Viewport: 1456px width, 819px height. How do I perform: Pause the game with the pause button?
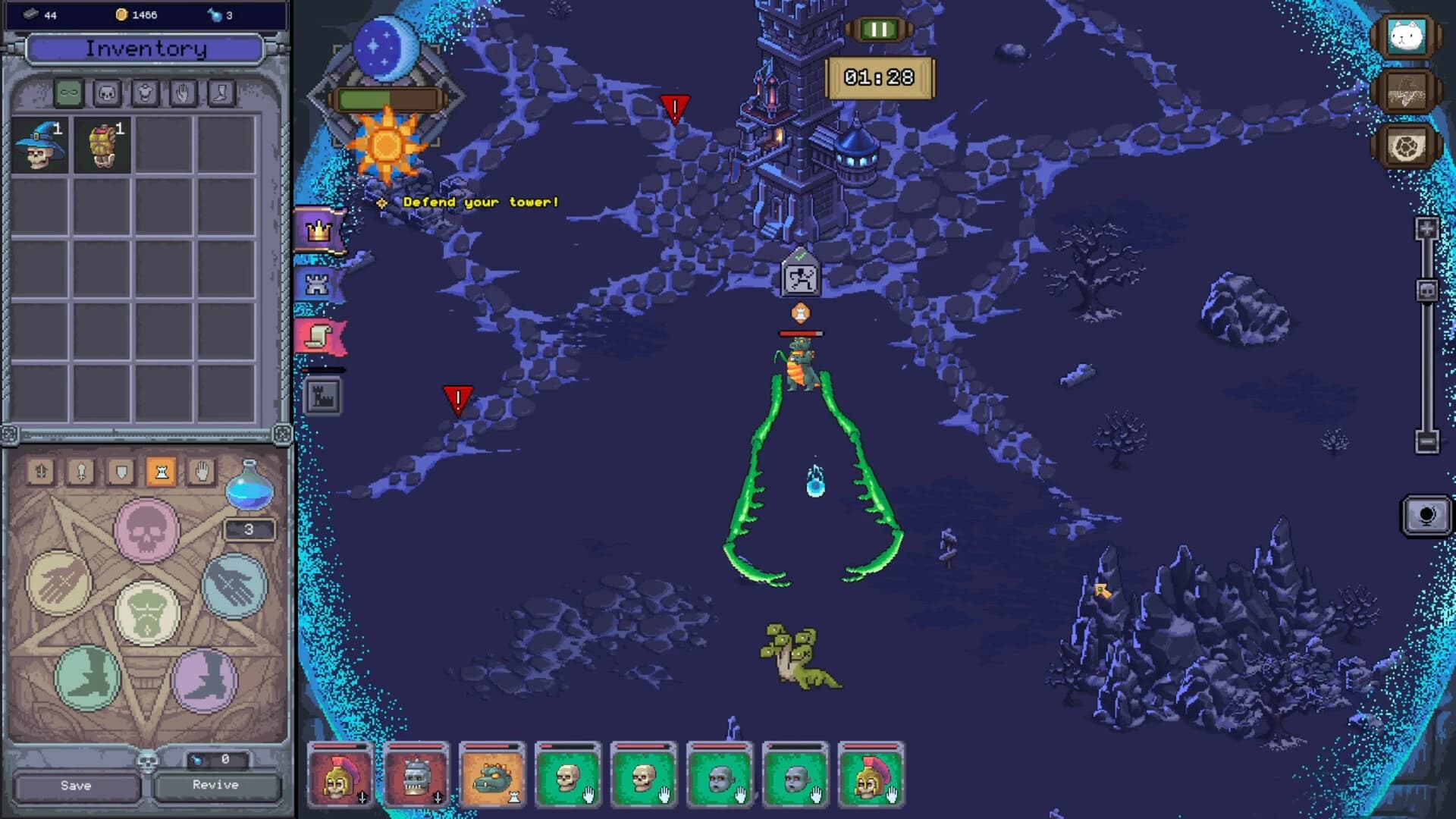(879, 30)
